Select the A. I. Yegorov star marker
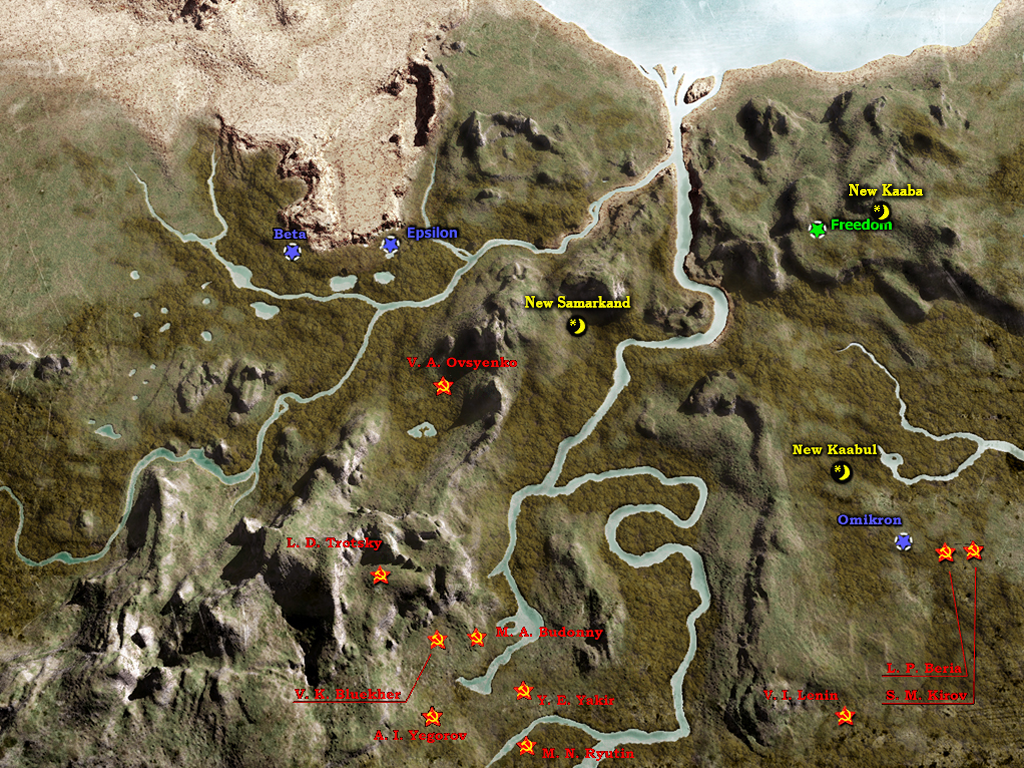This screenshot has width=1024, height=768. 431,716
